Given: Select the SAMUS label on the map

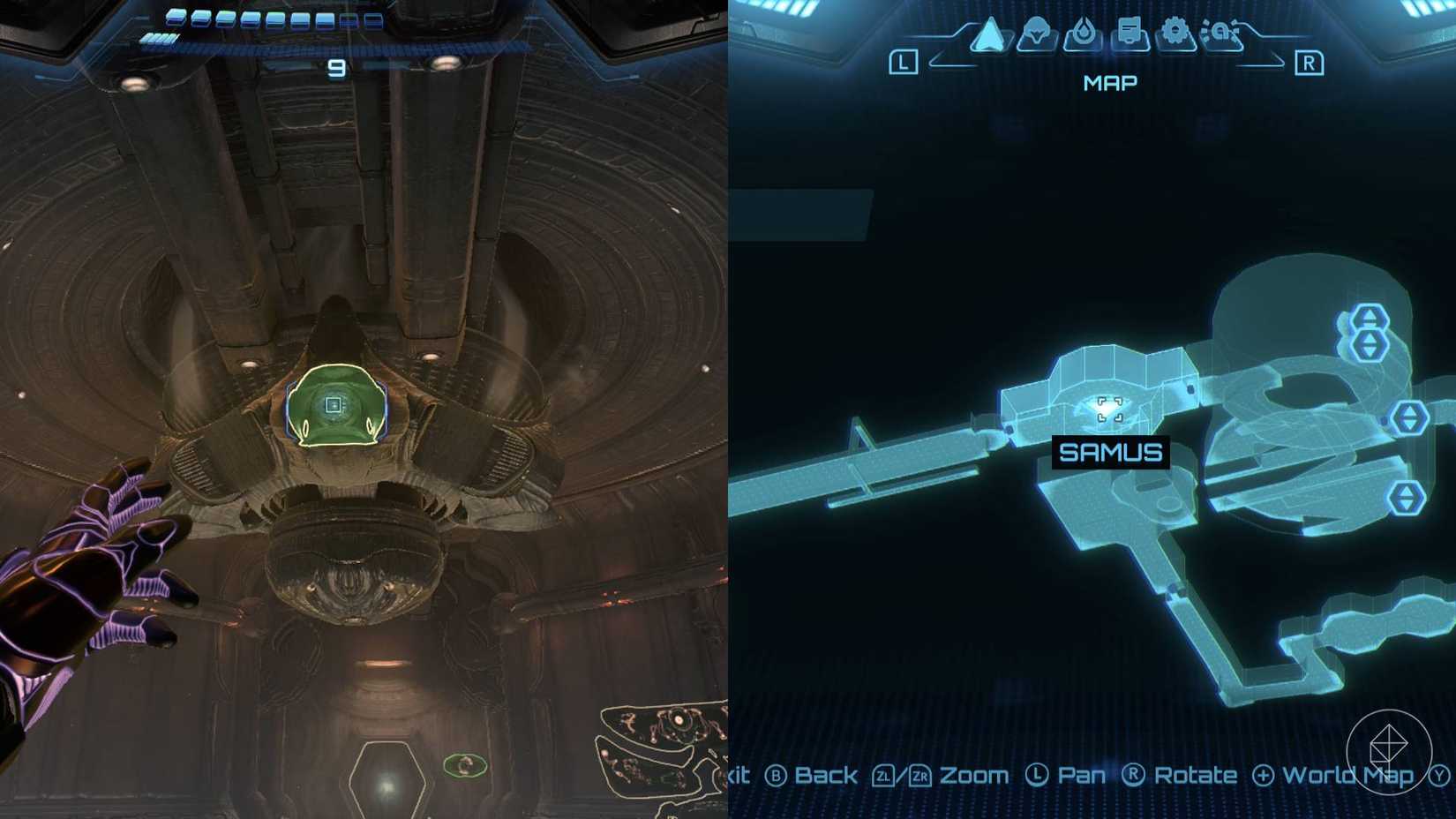Looking at the screenshot, I should [1110, 453].
